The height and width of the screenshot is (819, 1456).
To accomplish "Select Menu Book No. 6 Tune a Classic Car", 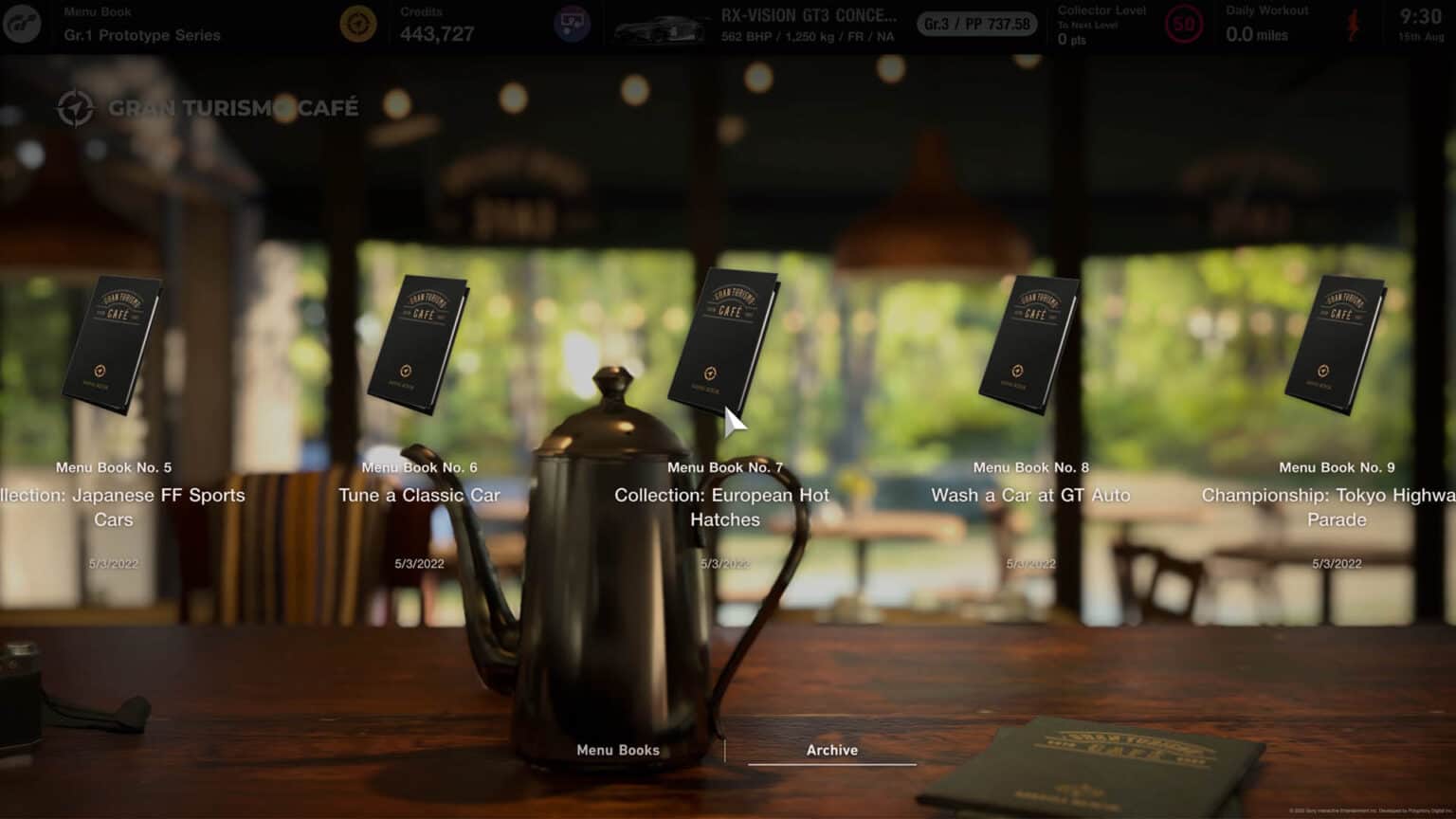I will coord(418,345).
